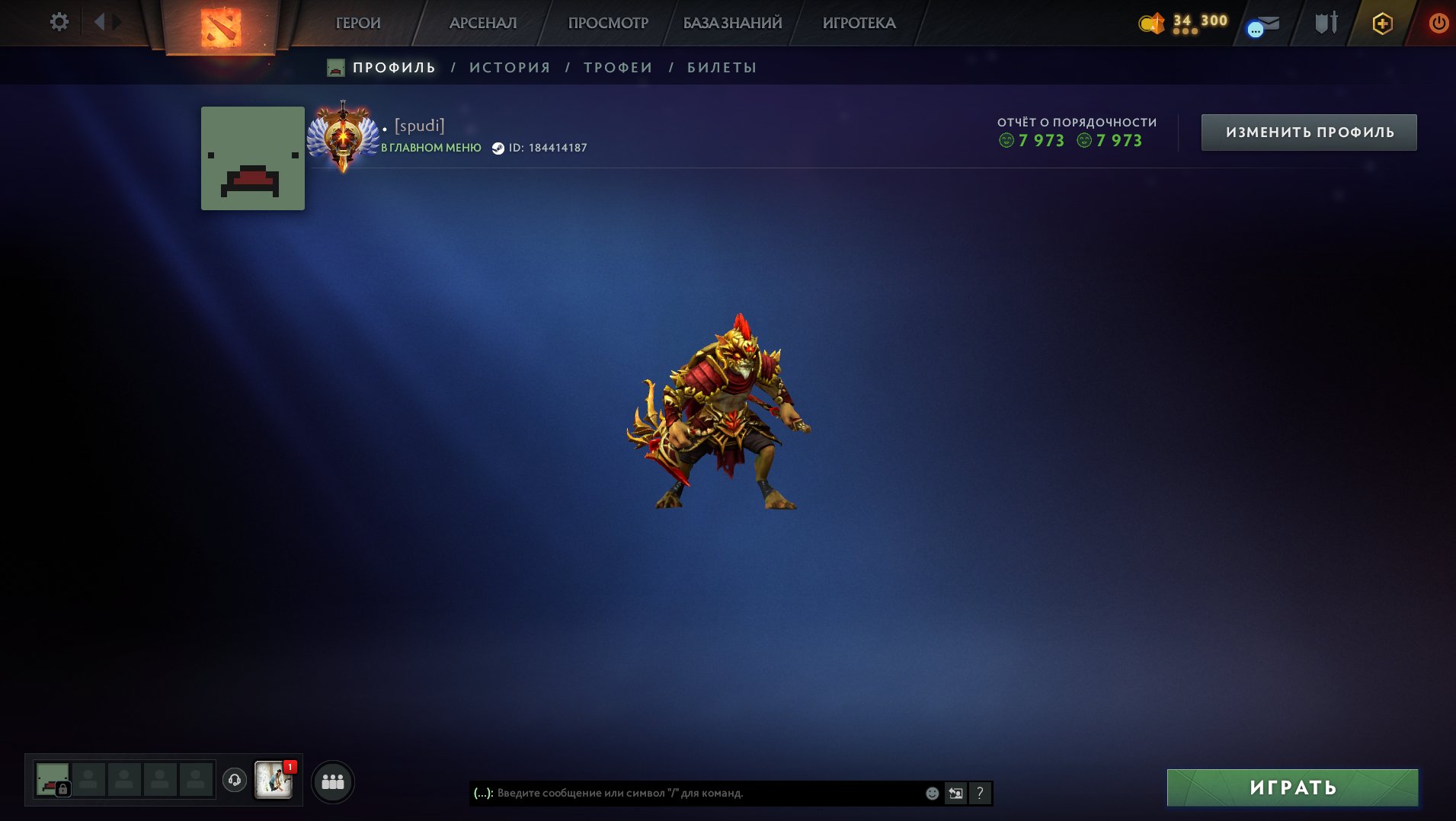The width and height of the screenshot is (1456, 821).
Task: Switch to the ИСТОРИЯ tab
Action: click(x=509, y=67)
